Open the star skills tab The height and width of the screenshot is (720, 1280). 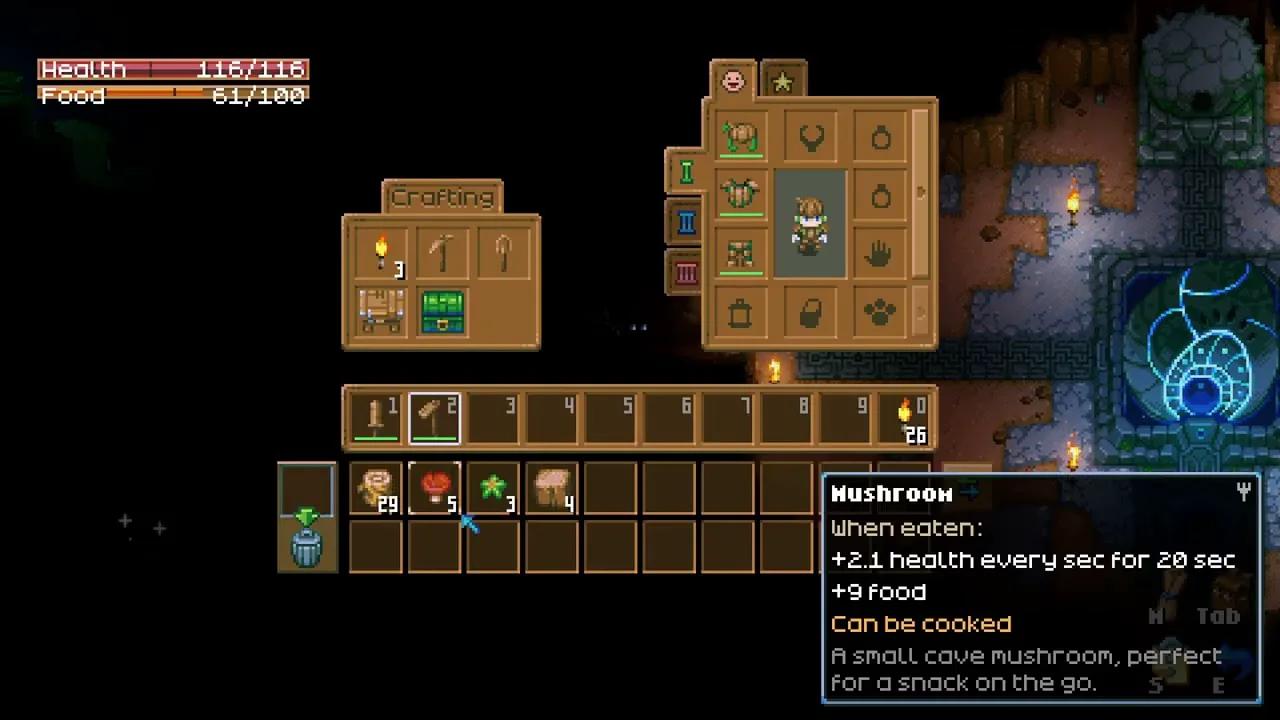point(783,82)
